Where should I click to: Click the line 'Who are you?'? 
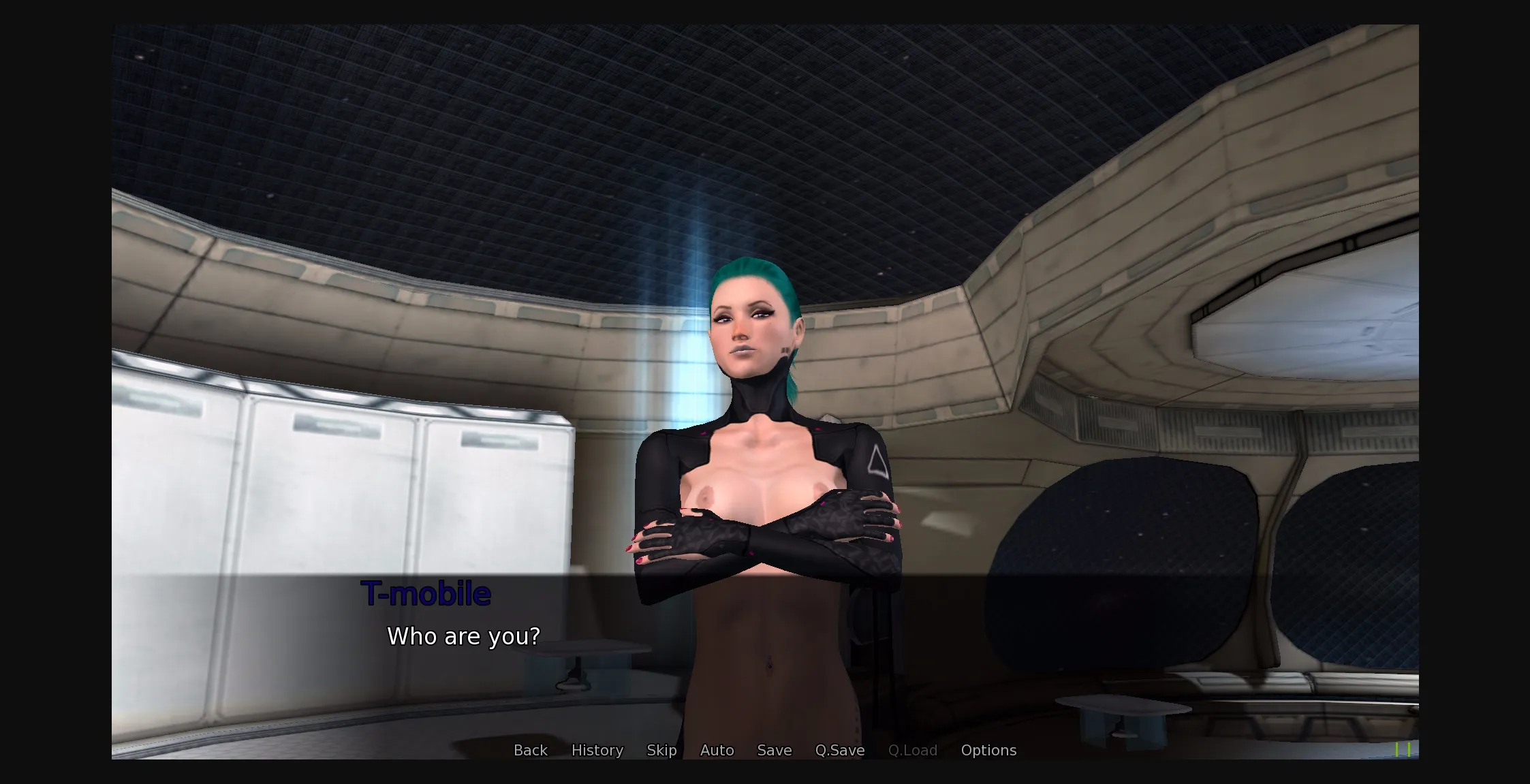463,636
